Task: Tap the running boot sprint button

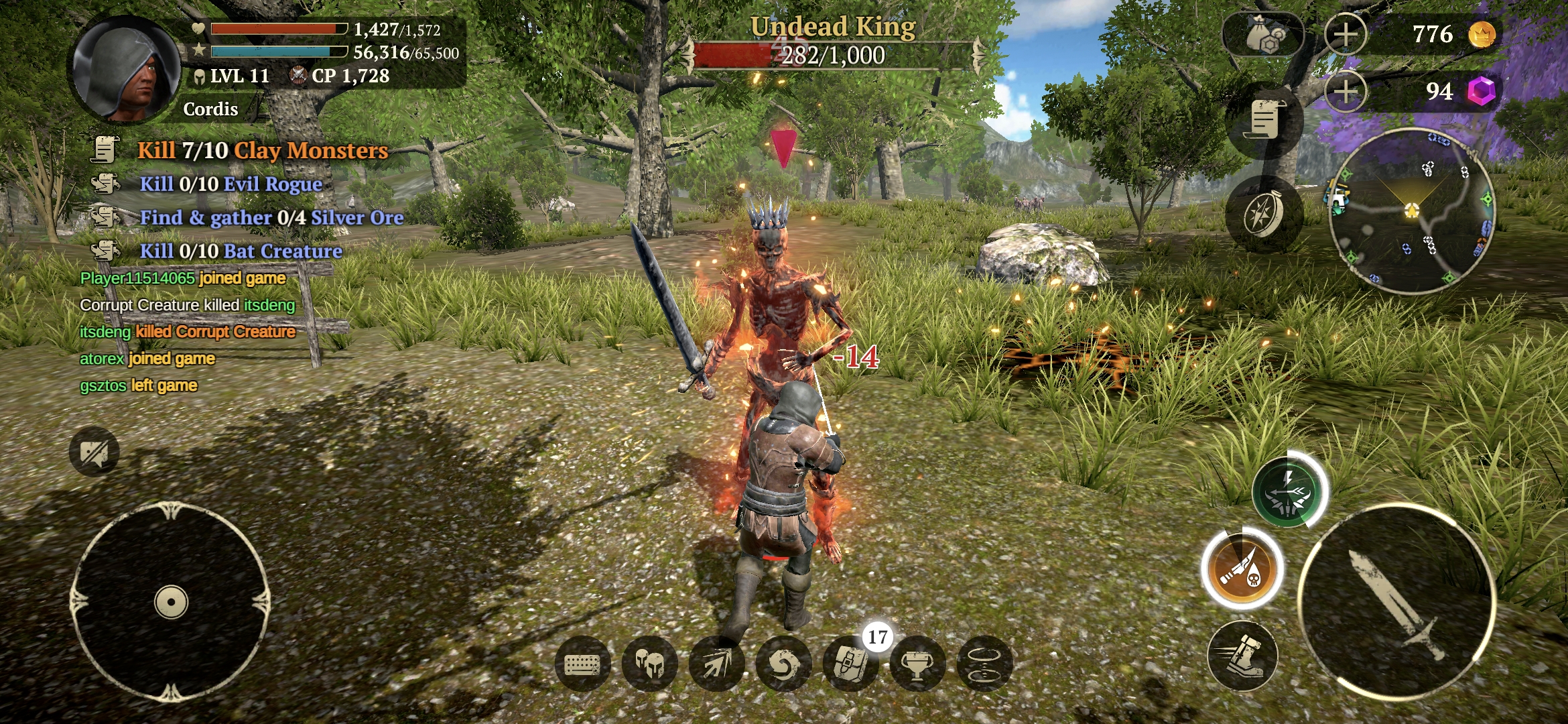Action: pos(1242,656)
